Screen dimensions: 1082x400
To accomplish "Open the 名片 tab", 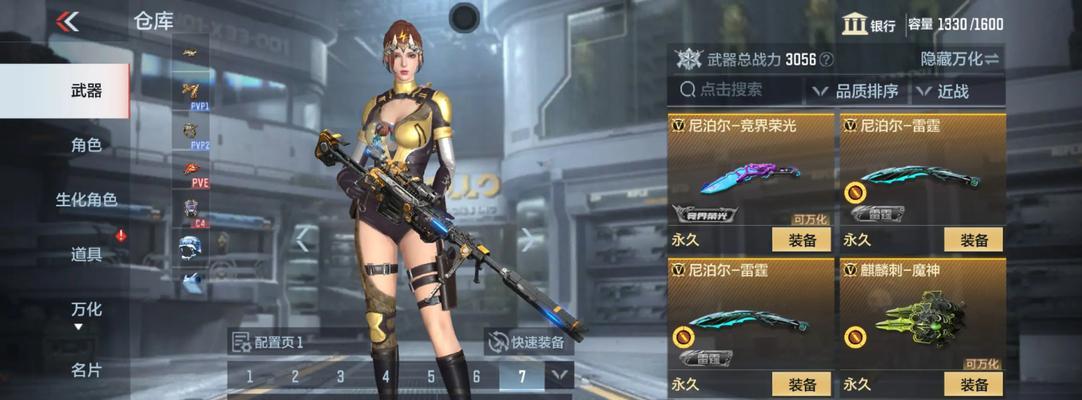I will [x=86, y=370].
